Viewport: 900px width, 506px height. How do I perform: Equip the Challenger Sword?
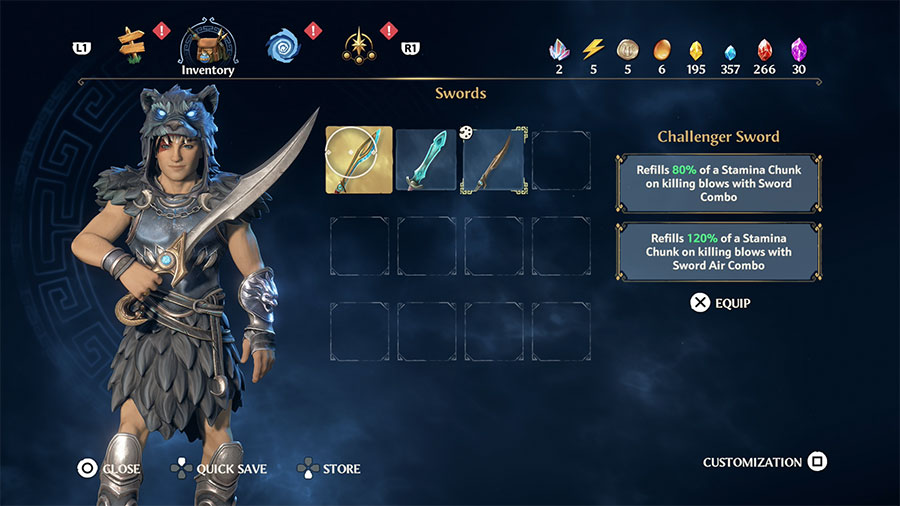(720, 302)
